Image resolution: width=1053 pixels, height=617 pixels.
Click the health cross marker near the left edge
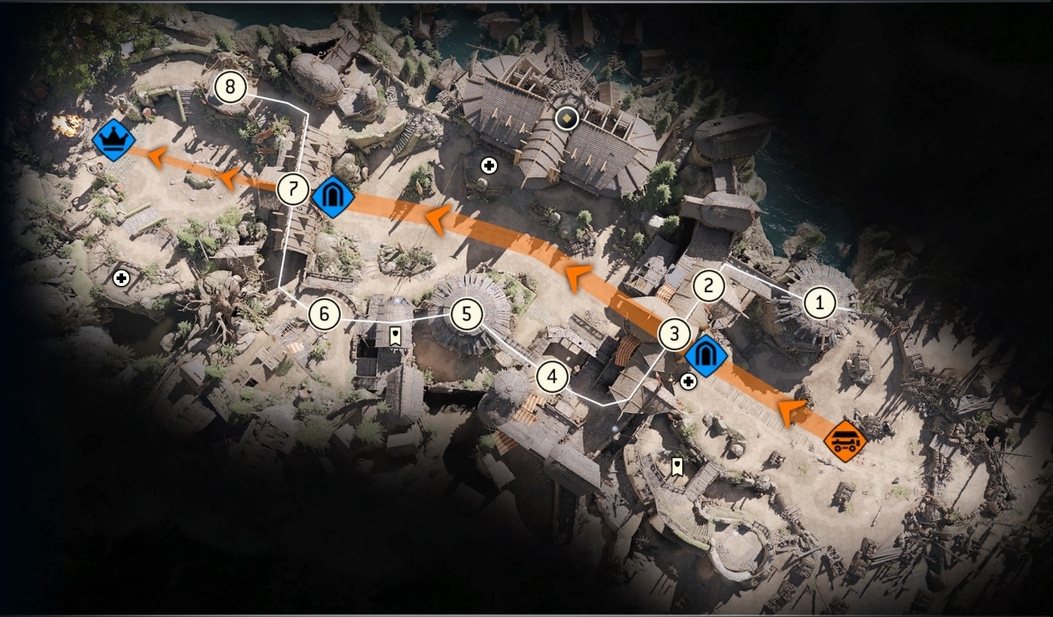[122, 277]
